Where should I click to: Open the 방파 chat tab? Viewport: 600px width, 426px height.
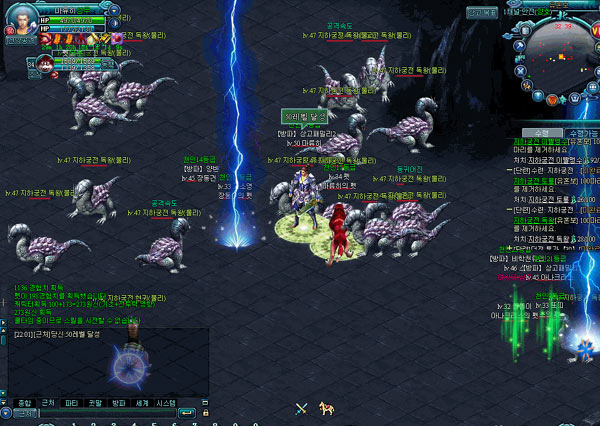119,401
